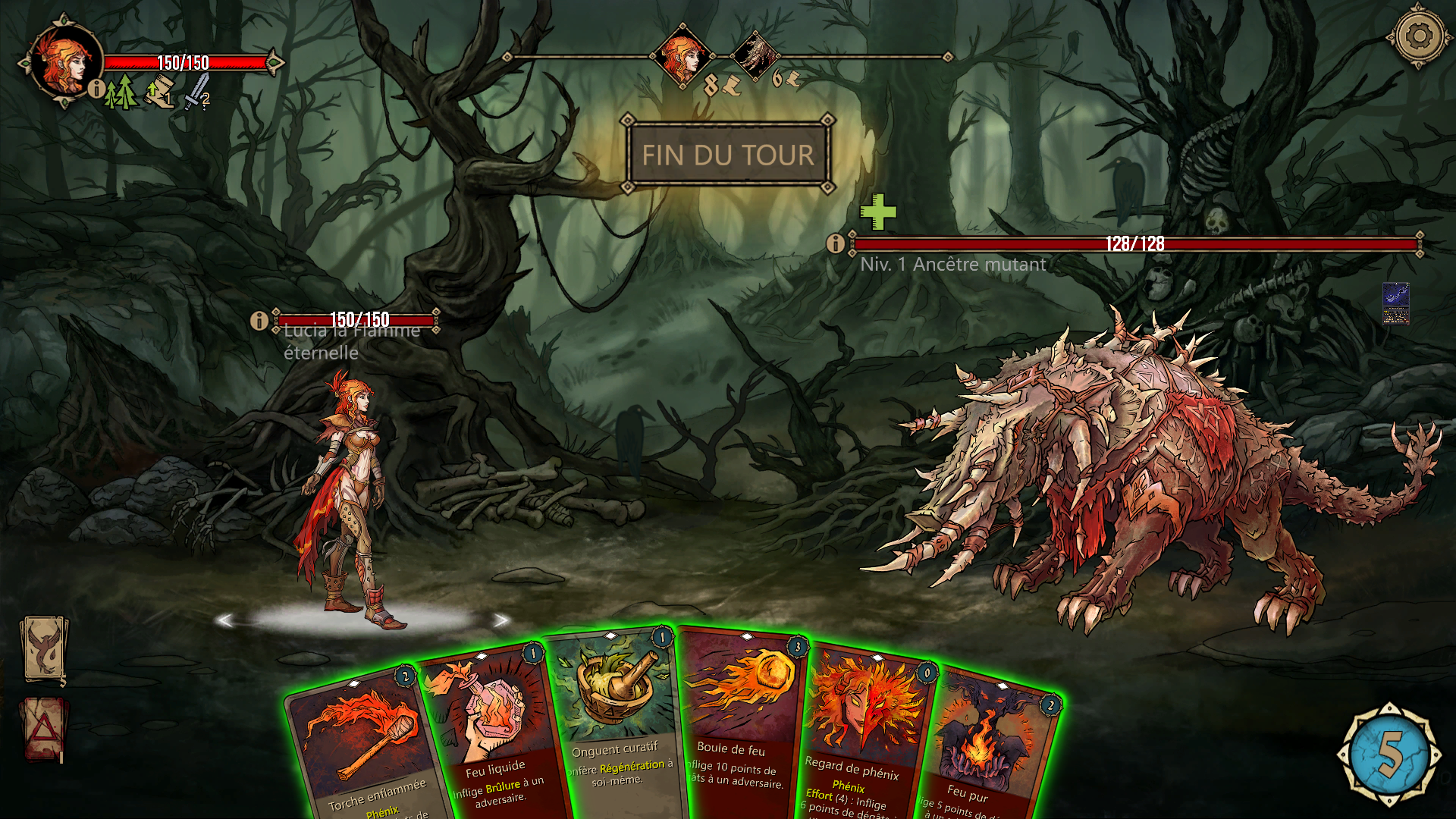
Task: Show info for Ancêtre mutant enemy
Action: click(x=835, y=243)
